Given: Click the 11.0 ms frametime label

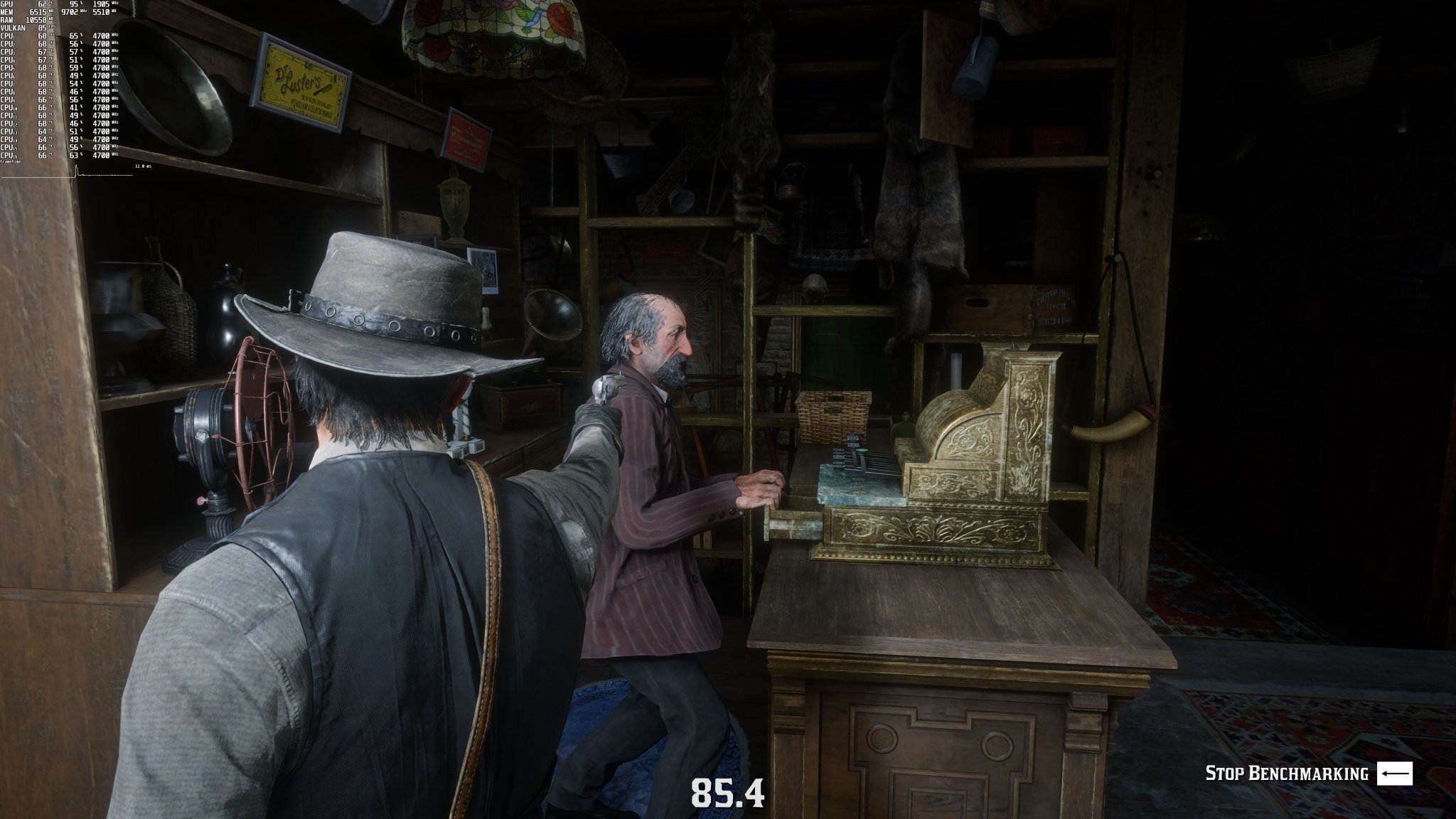Looking at the screenshot, I should click(x=144, y=166).
